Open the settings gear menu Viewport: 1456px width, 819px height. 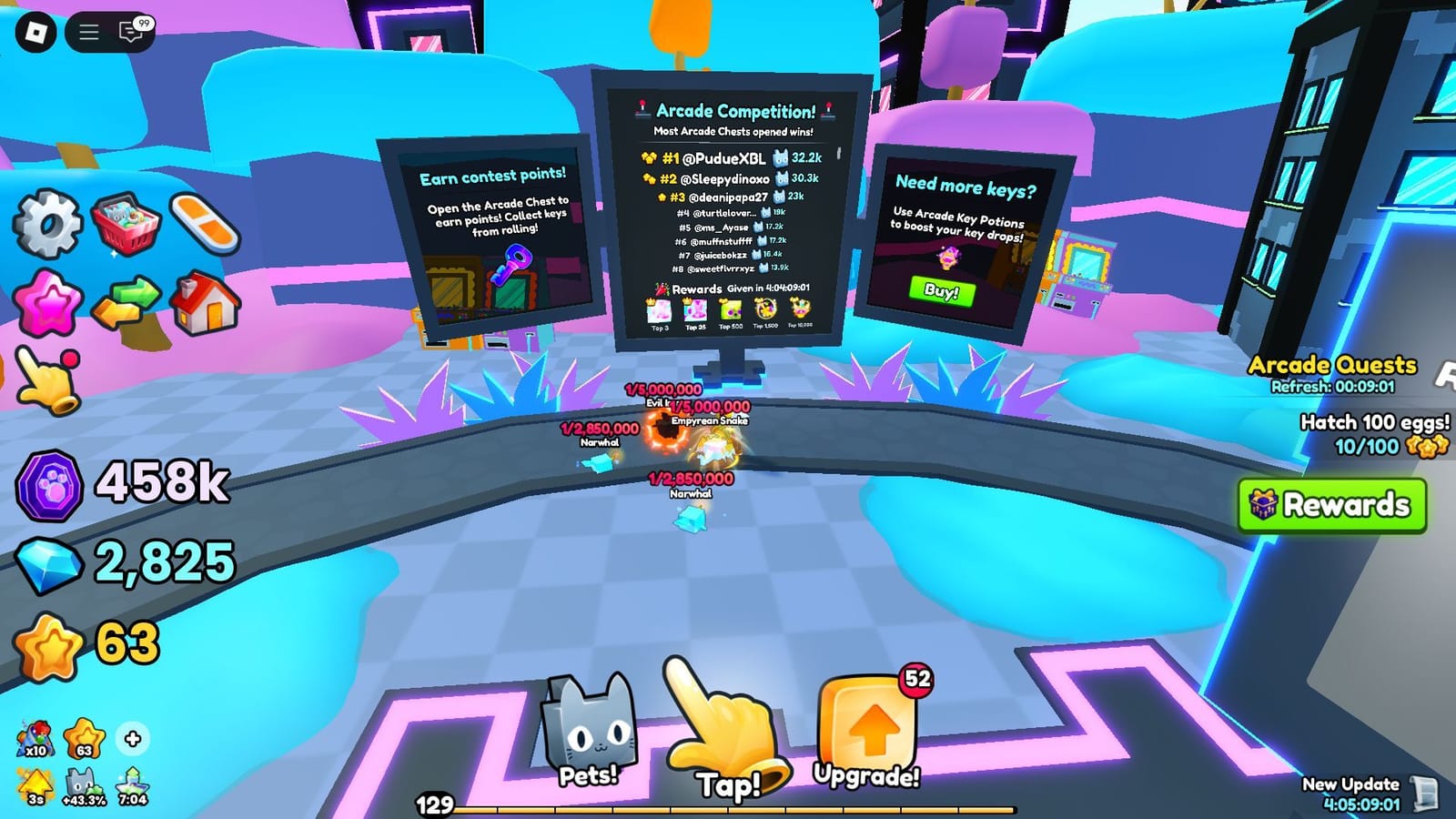pyautogui.click(x=47, y=219)
